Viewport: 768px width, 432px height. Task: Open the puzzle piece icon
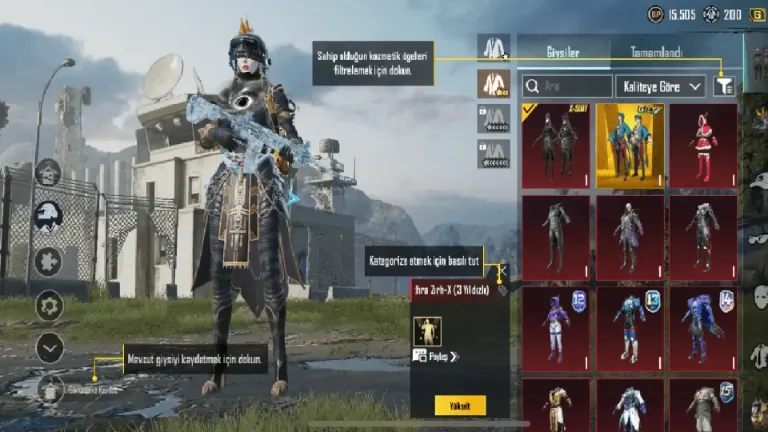(x=48, y=261)
